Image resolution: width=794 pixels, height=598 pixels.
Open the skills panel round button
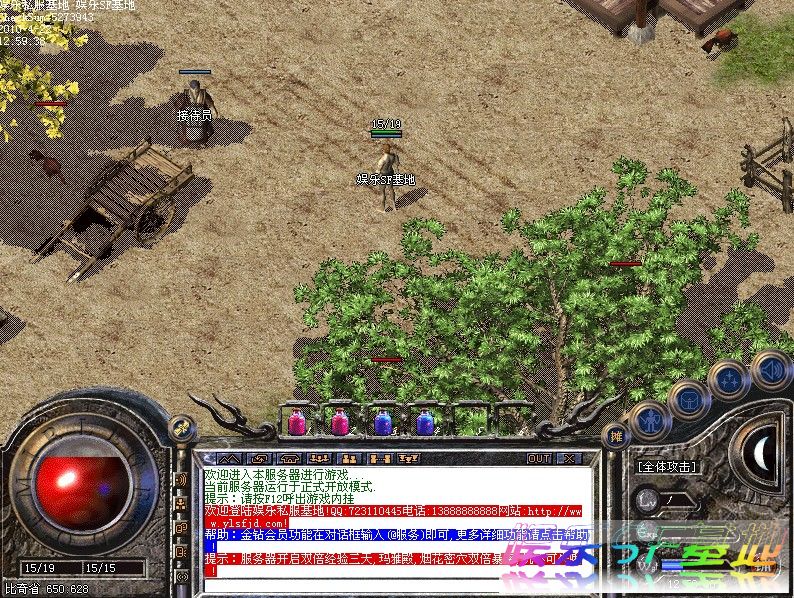point(729,380)
